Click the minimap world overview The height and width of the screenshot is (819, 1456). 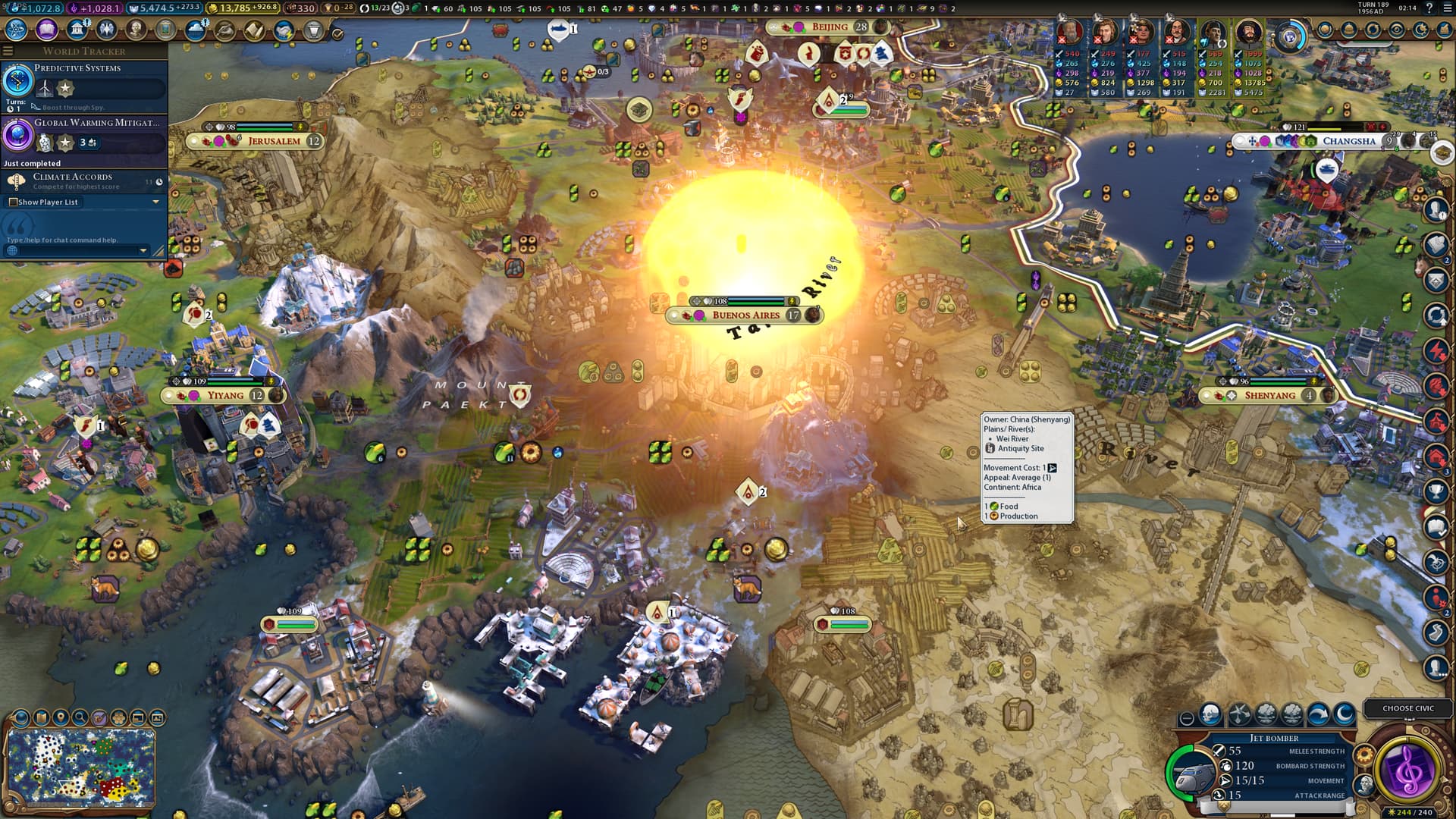[80, 768]
